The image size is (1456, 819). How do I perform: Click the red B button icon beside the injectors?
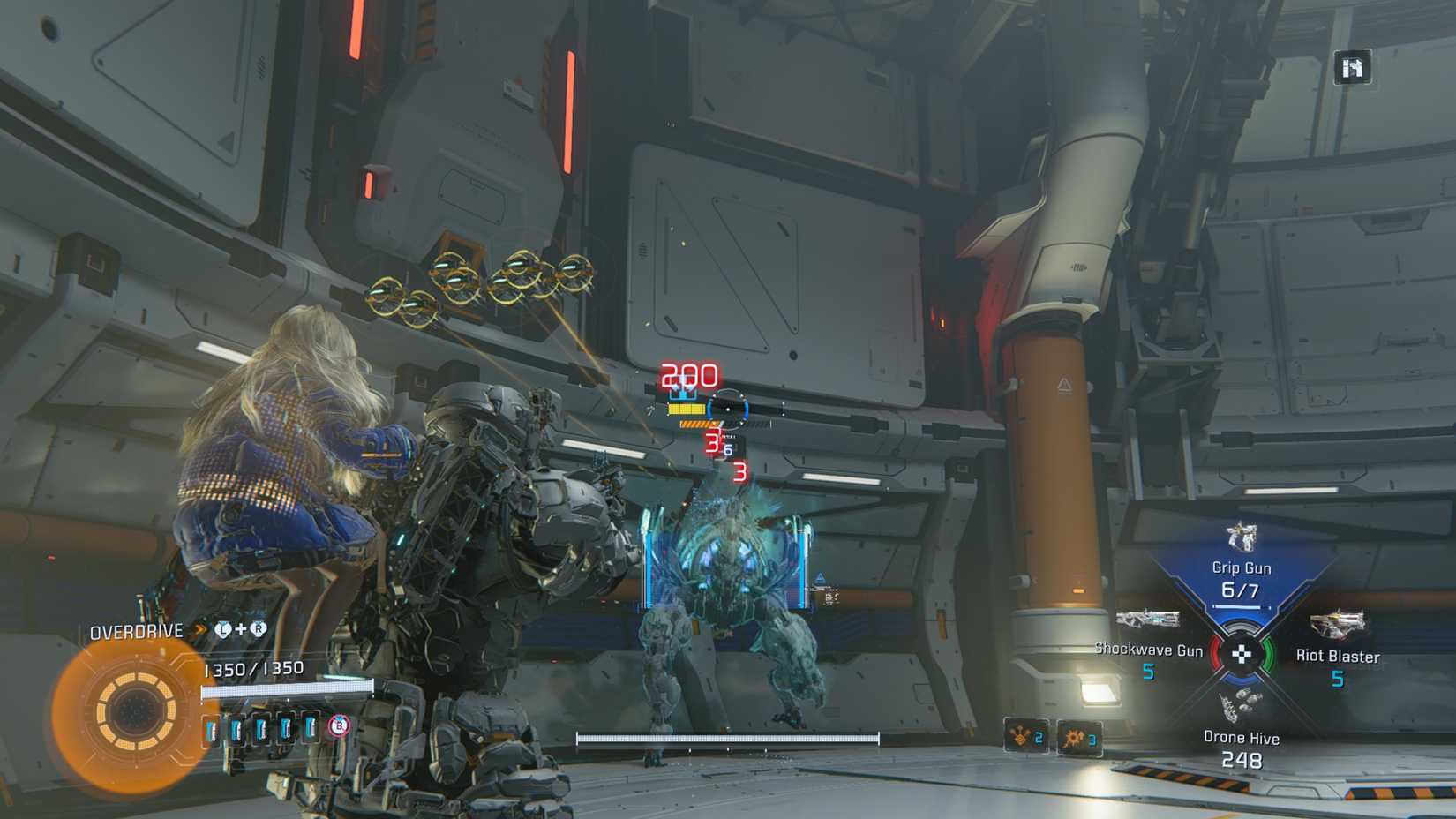coord(338,726)
